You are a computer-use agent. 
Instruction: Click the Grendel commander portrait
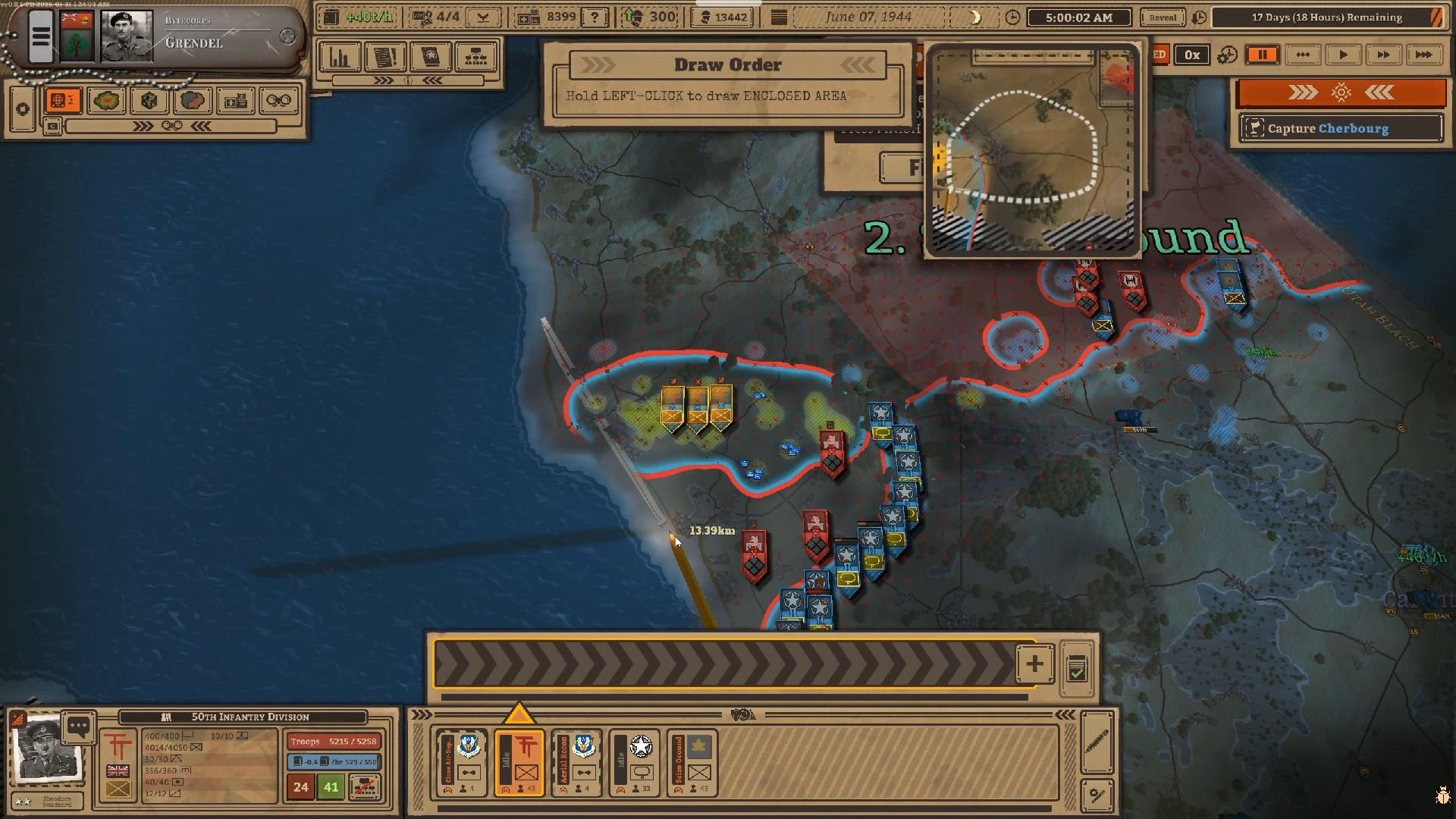[127, 36]
